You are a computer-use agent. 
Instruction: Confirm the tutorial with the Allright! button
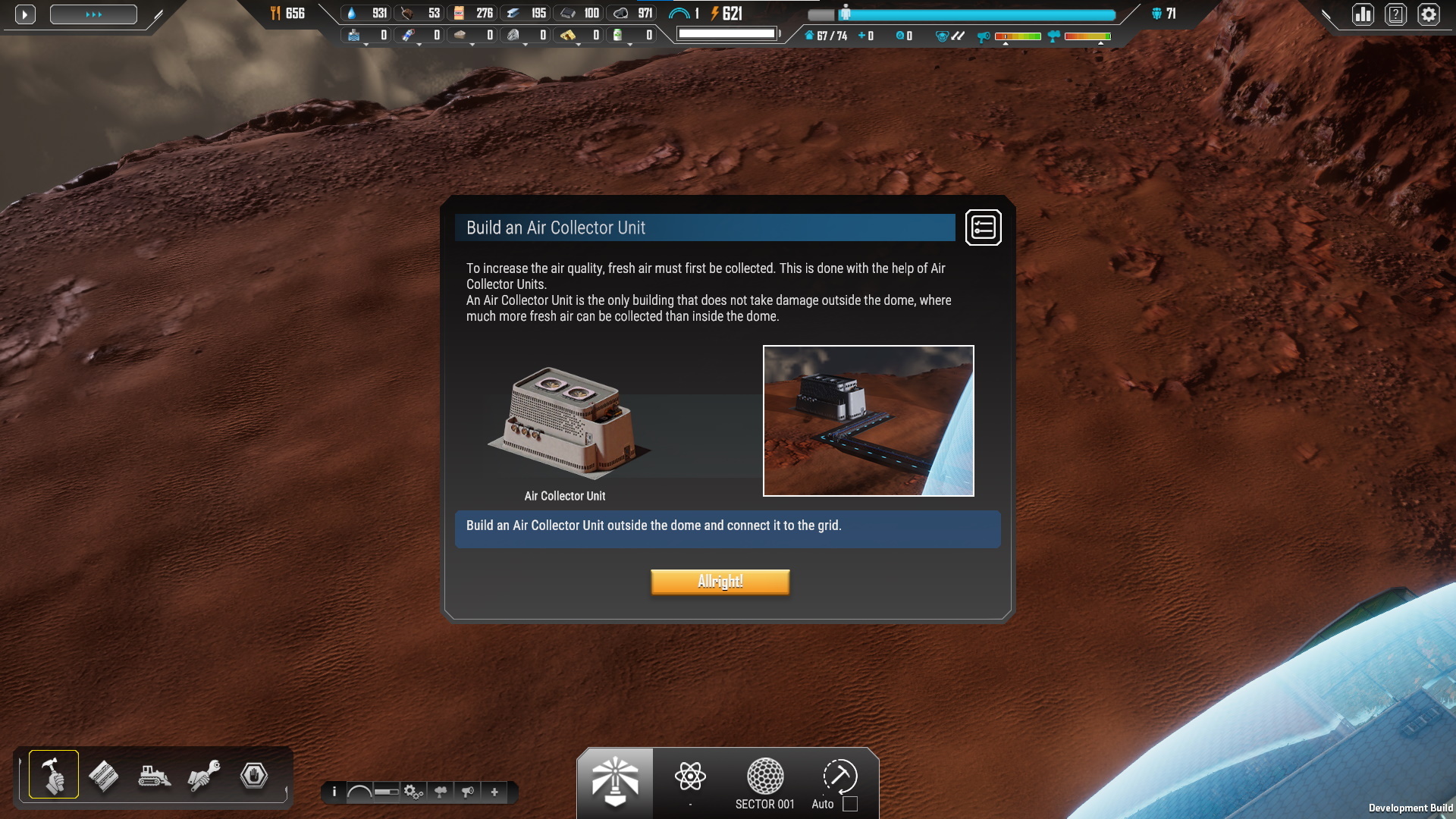(x=720, y=582)
